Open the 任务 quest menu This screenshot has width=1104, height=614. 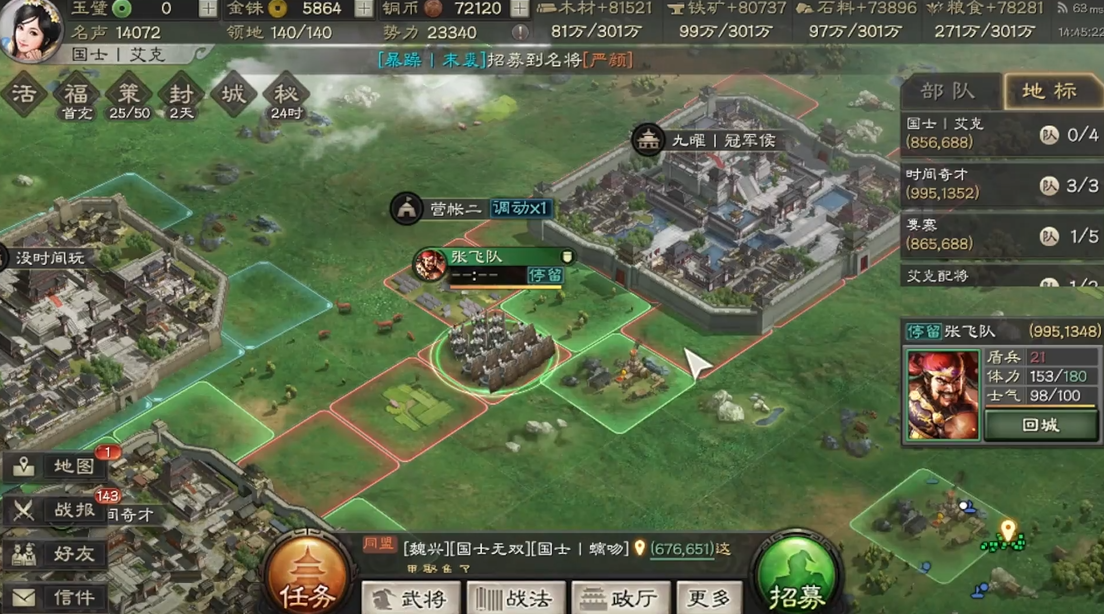307,578
